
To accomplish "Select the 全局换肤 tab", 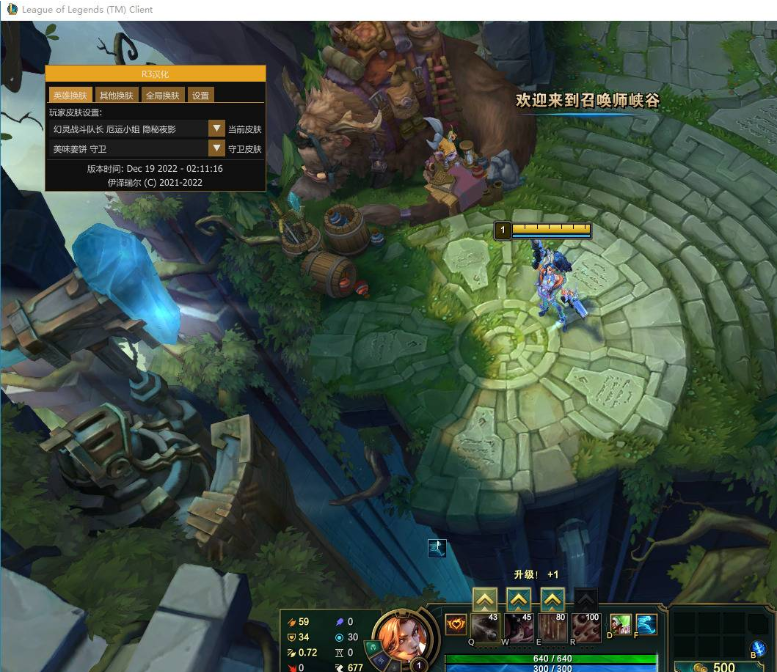I will [x=162, y=95].
